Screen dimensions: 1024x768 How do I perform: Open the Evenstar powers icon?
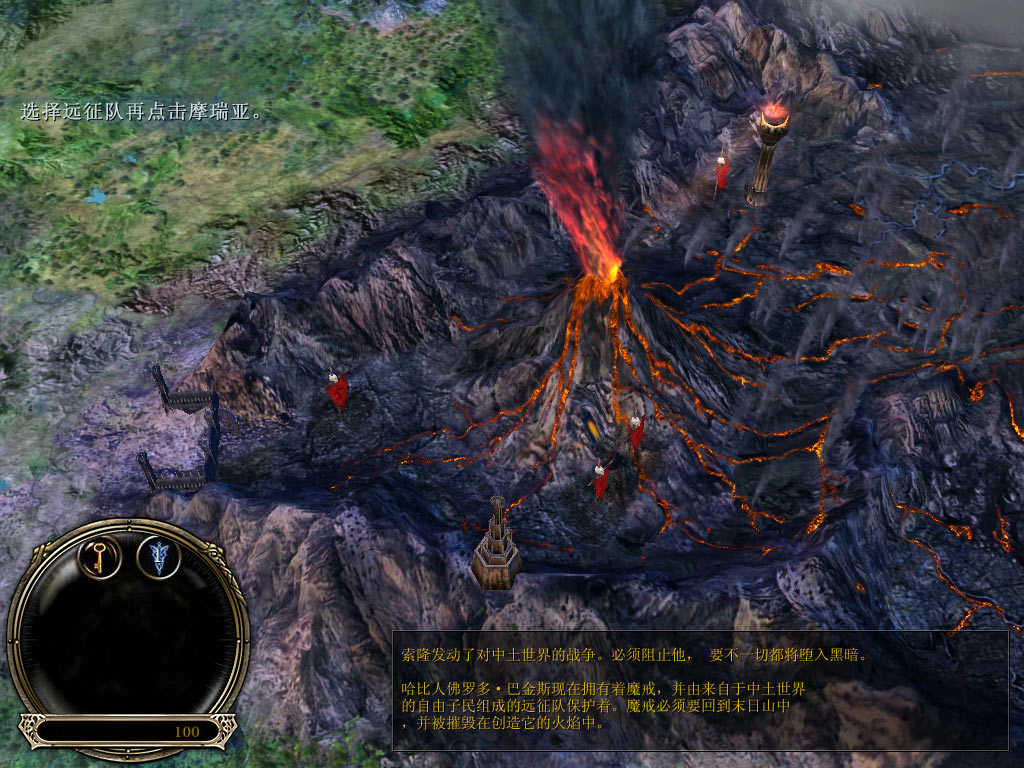[158, 557]
